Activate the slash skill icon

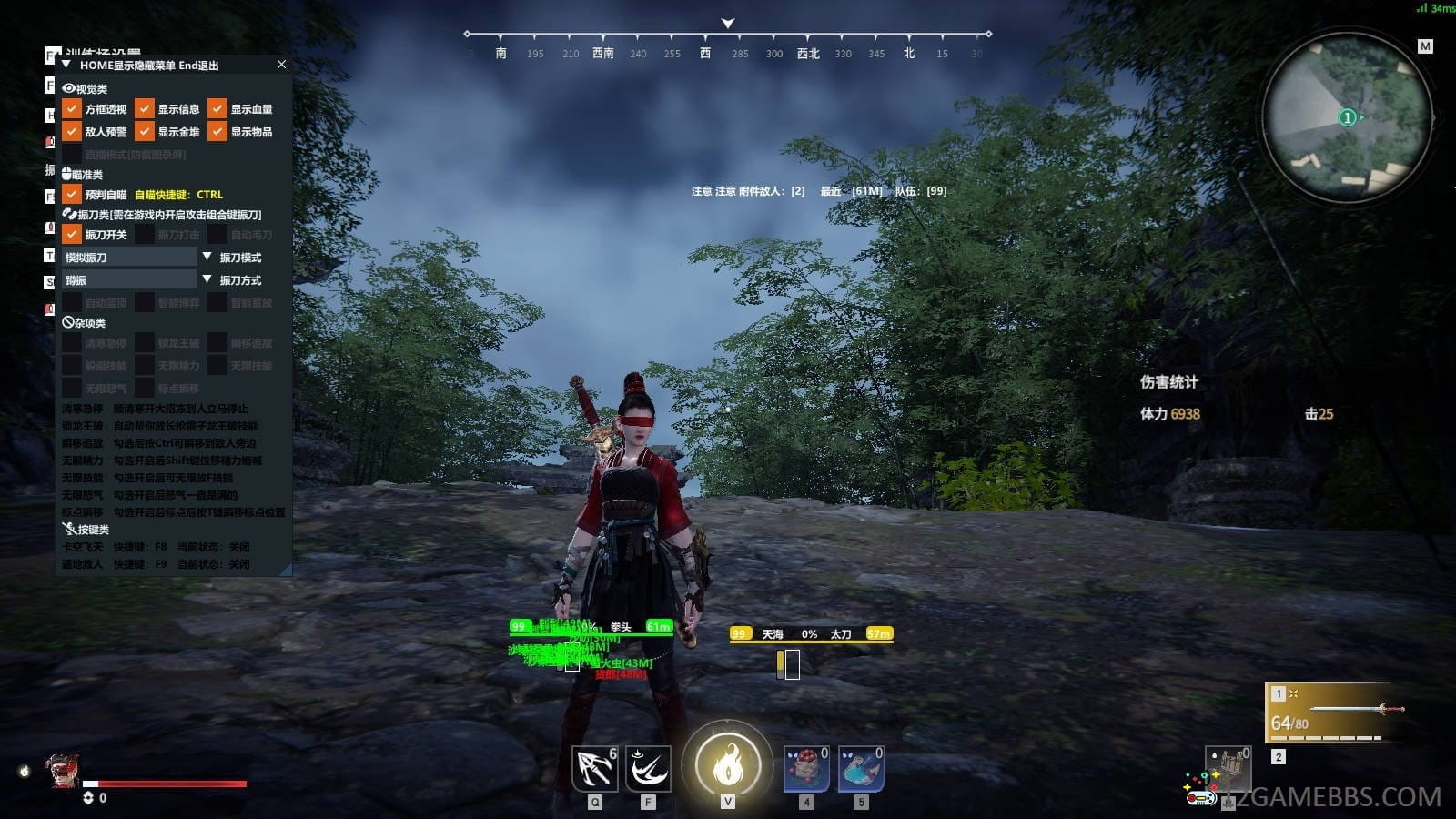(648, 769)
